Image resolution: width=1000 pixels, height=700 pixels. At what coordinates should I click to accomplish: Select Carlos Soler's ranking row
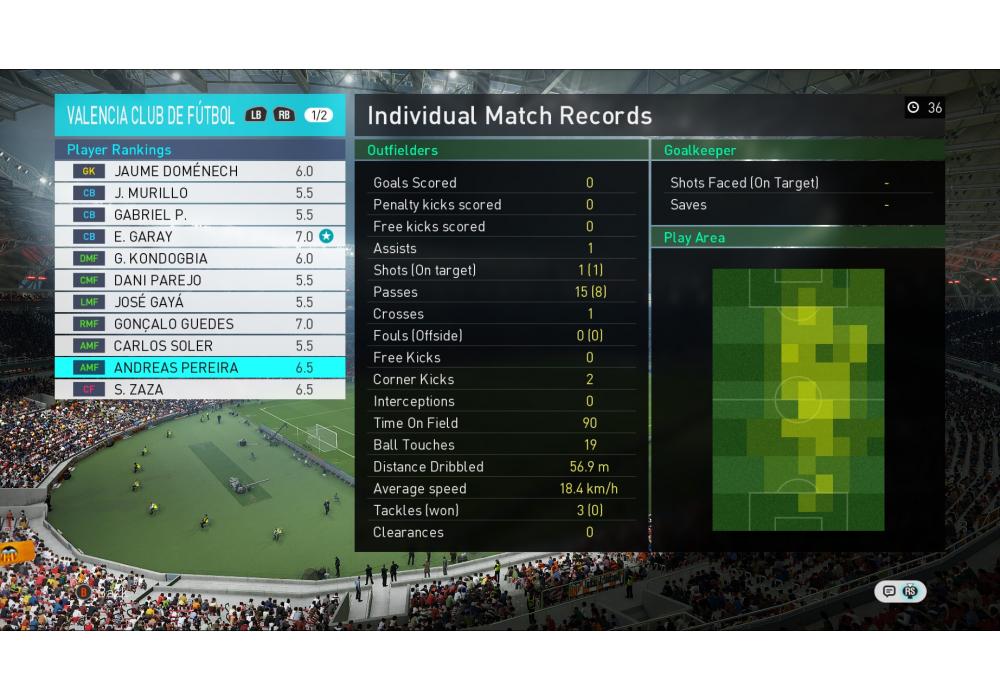pyautogui.click(x=200, y=346)
